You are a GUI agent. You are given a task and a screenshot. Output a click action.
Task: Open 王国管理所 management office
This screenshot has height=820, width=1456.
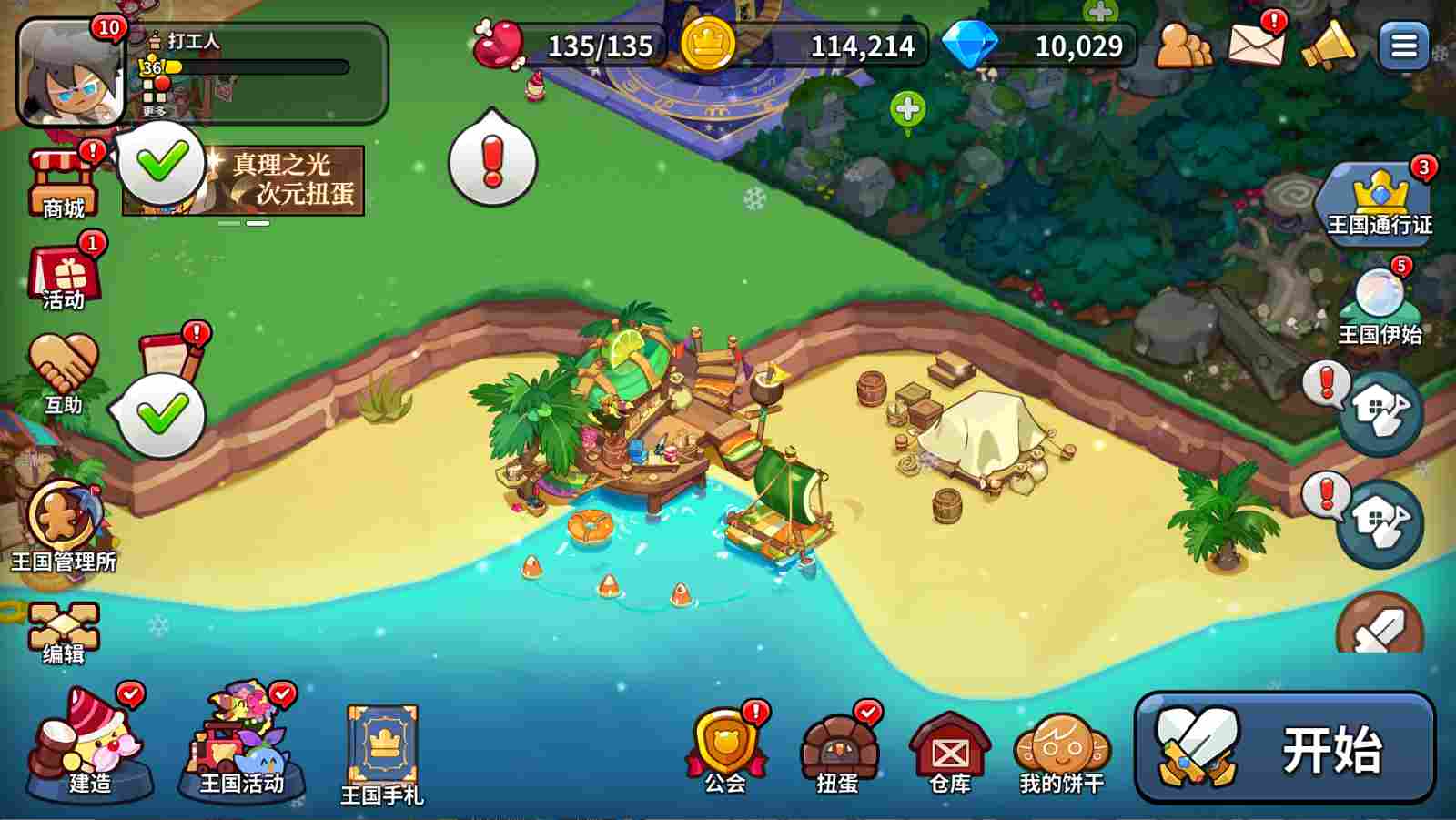[63, 527]
